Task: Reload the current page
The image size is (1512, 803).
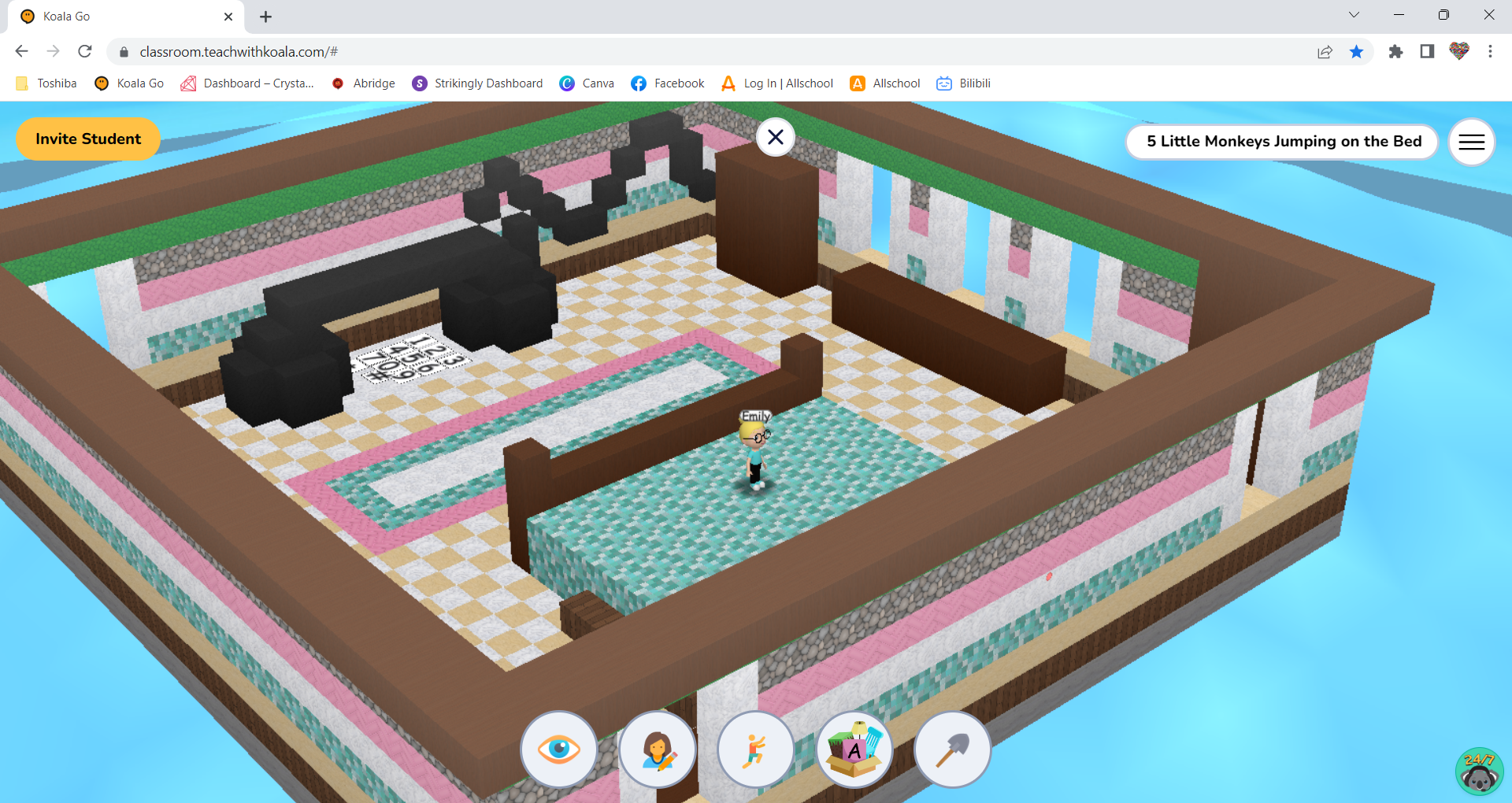Action: coord(85,51)
